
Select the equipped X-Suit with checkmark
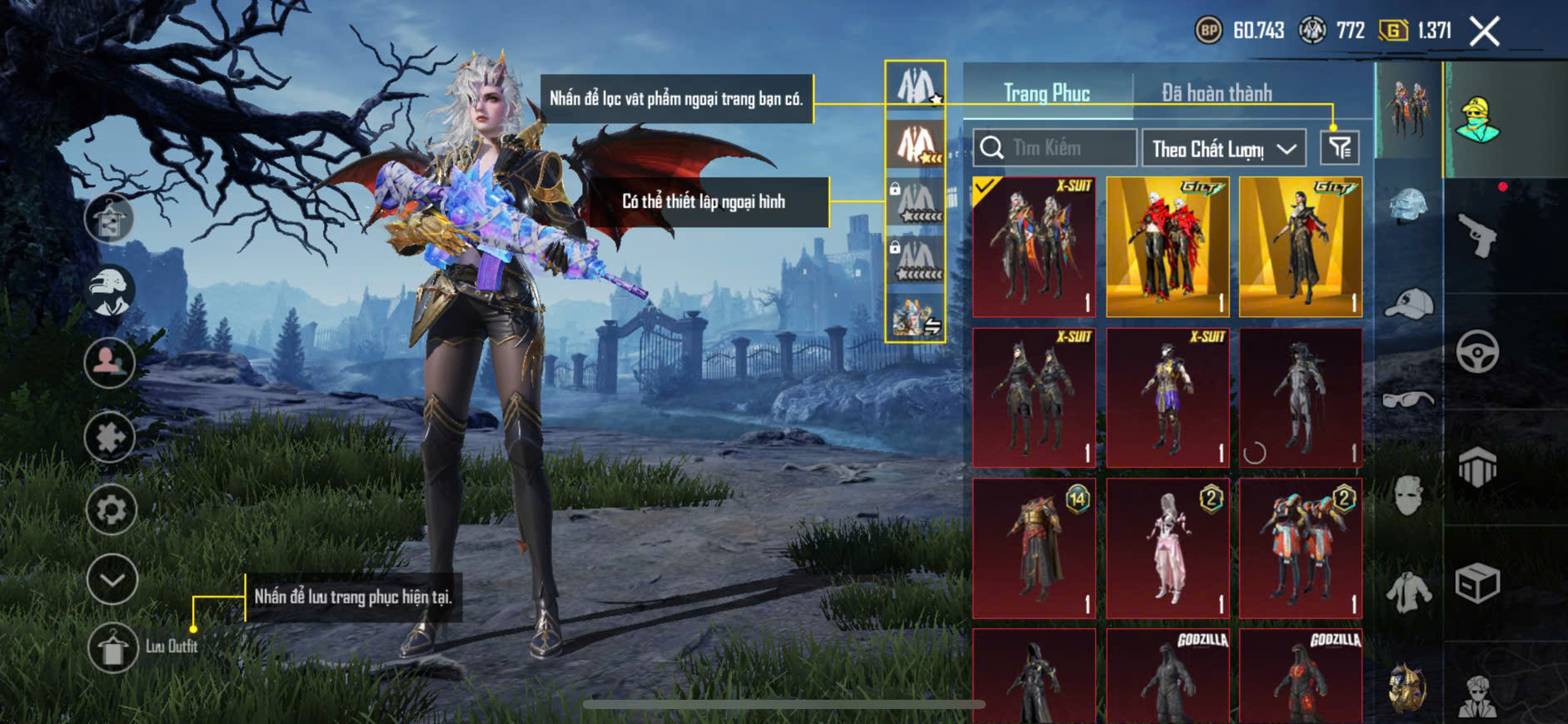point(1034,246)
